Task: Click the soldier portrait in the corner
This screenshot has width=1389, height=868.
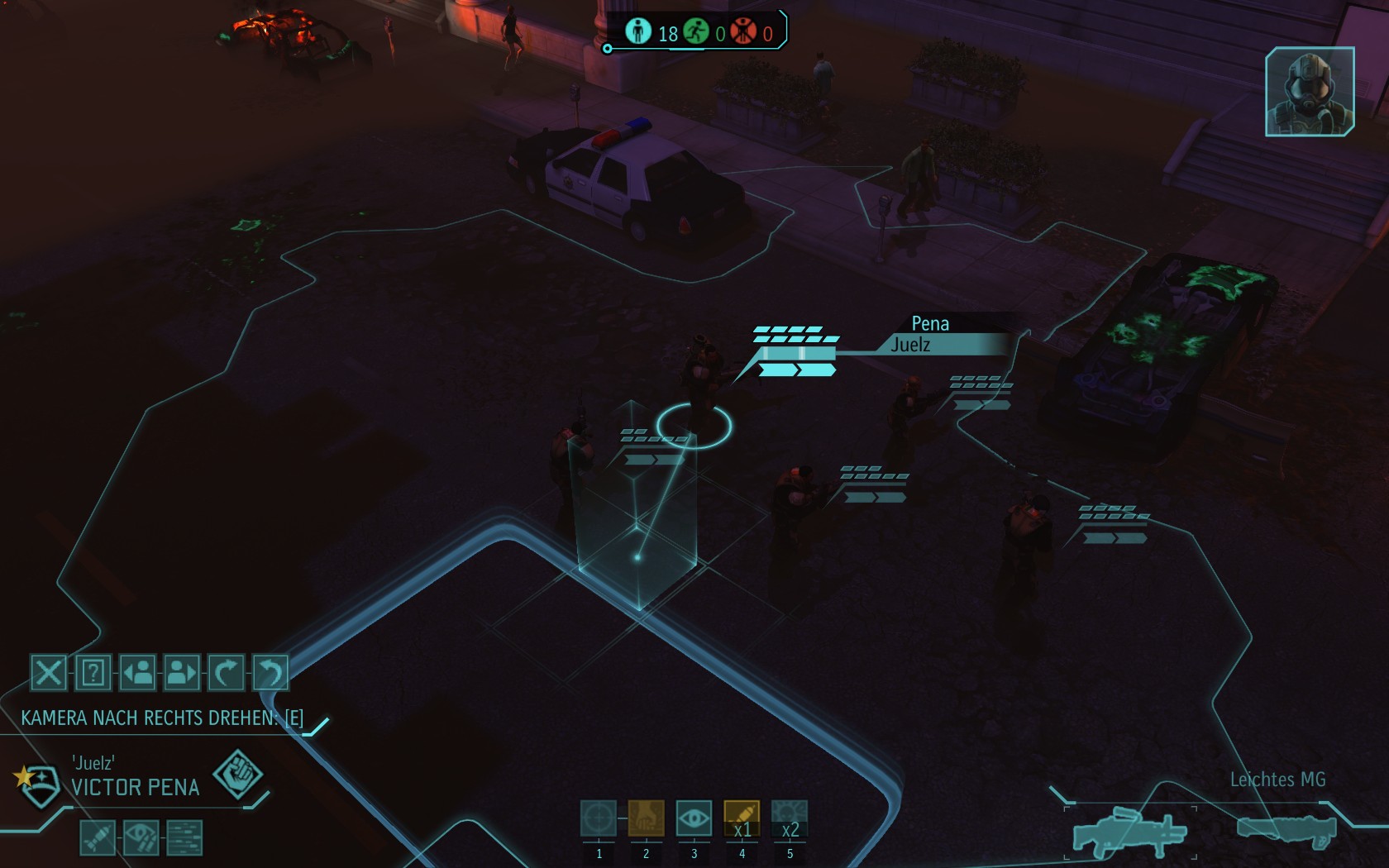Action: 1310,92
